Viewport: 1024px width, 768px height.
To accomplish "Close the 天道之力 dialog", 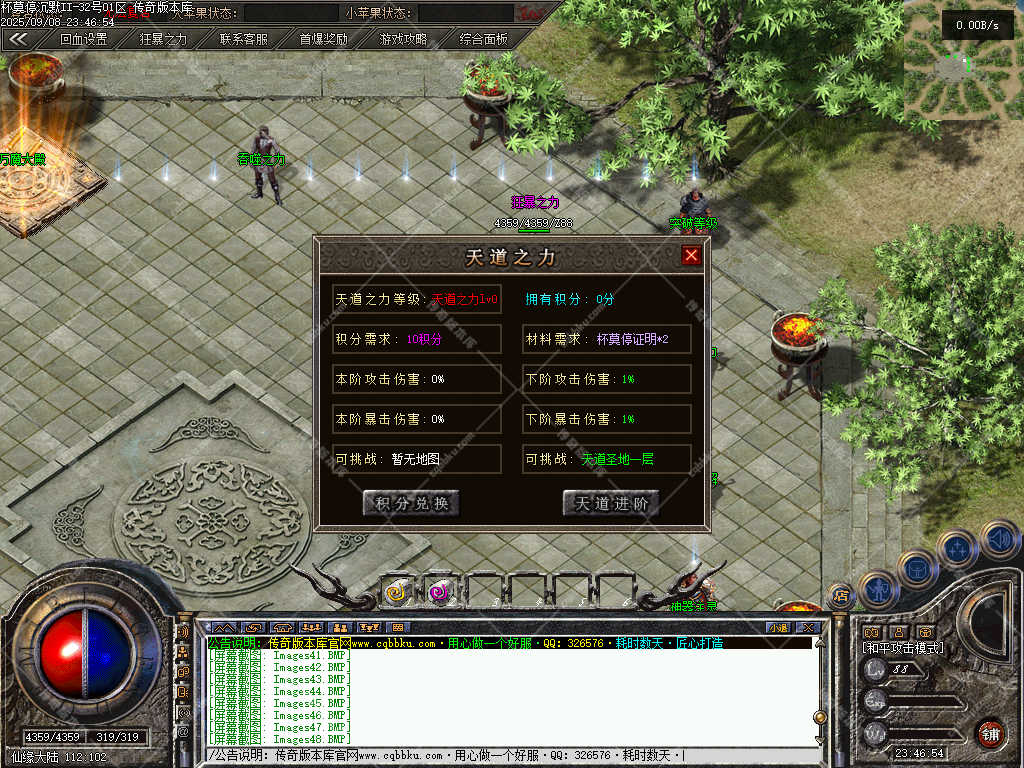I will point(691,256).
